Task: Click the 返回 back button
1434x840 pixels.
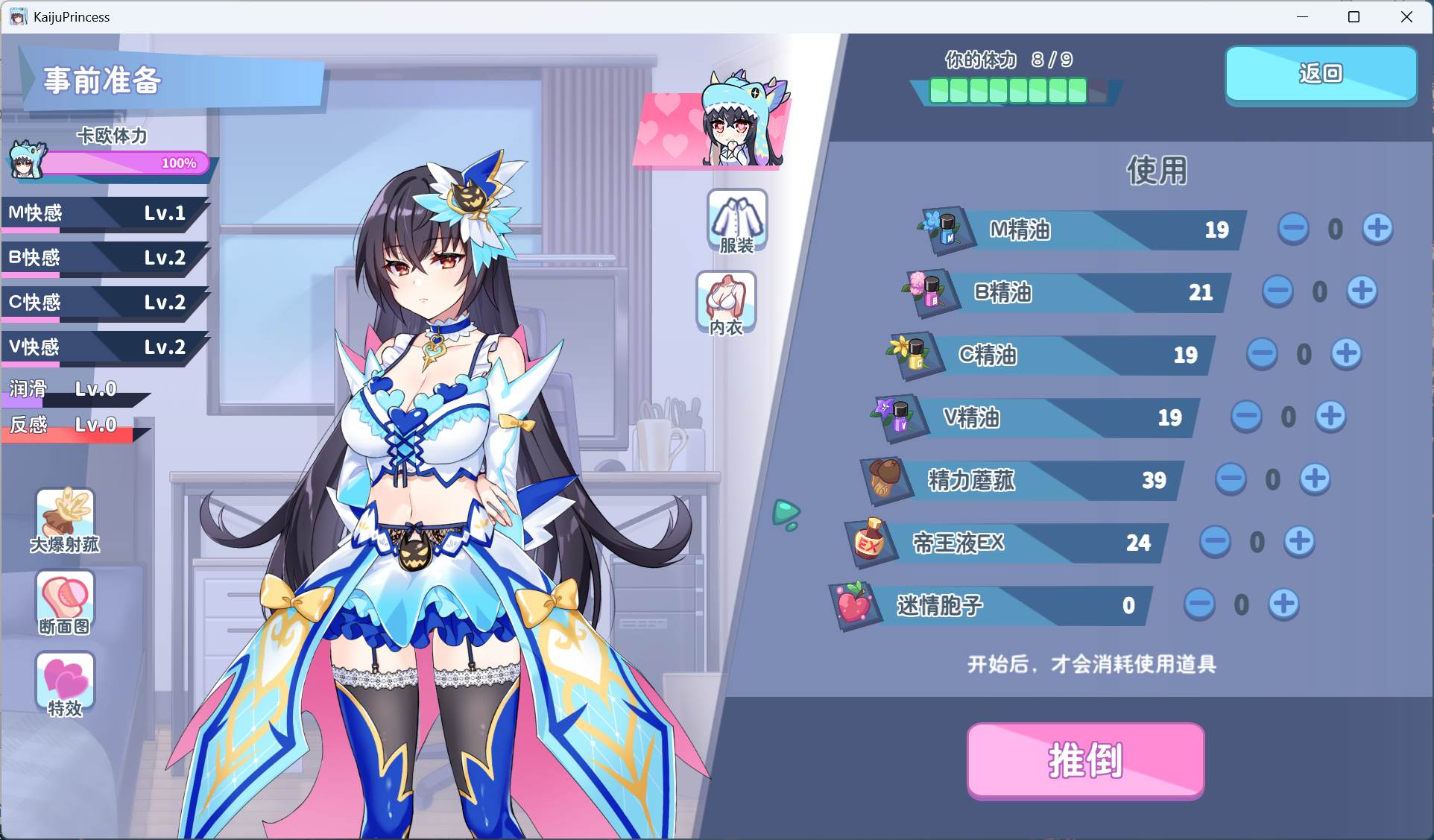Action: coord(1321,74)
